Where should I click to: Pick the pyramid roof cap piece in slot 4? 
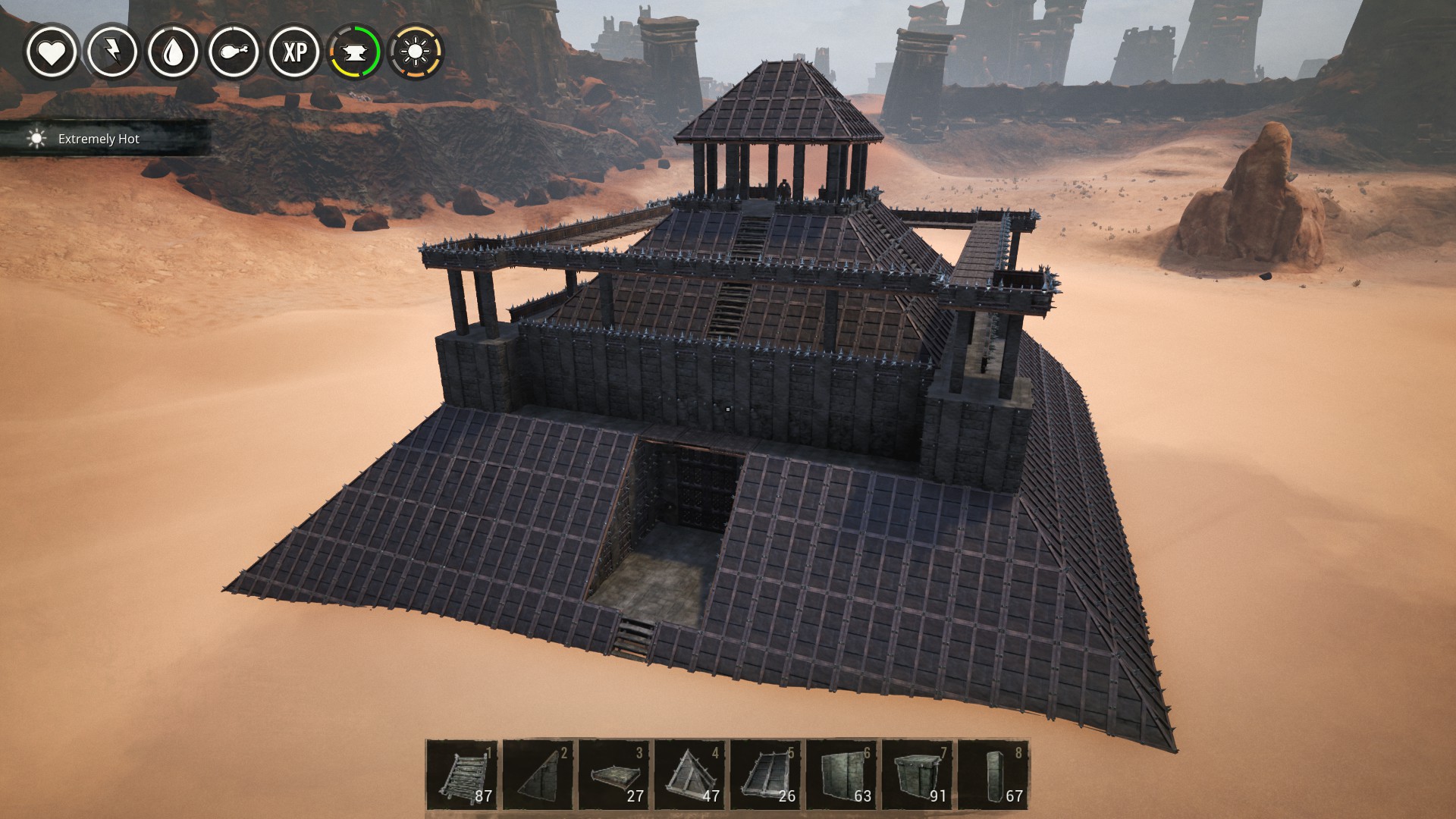(690, 775)
